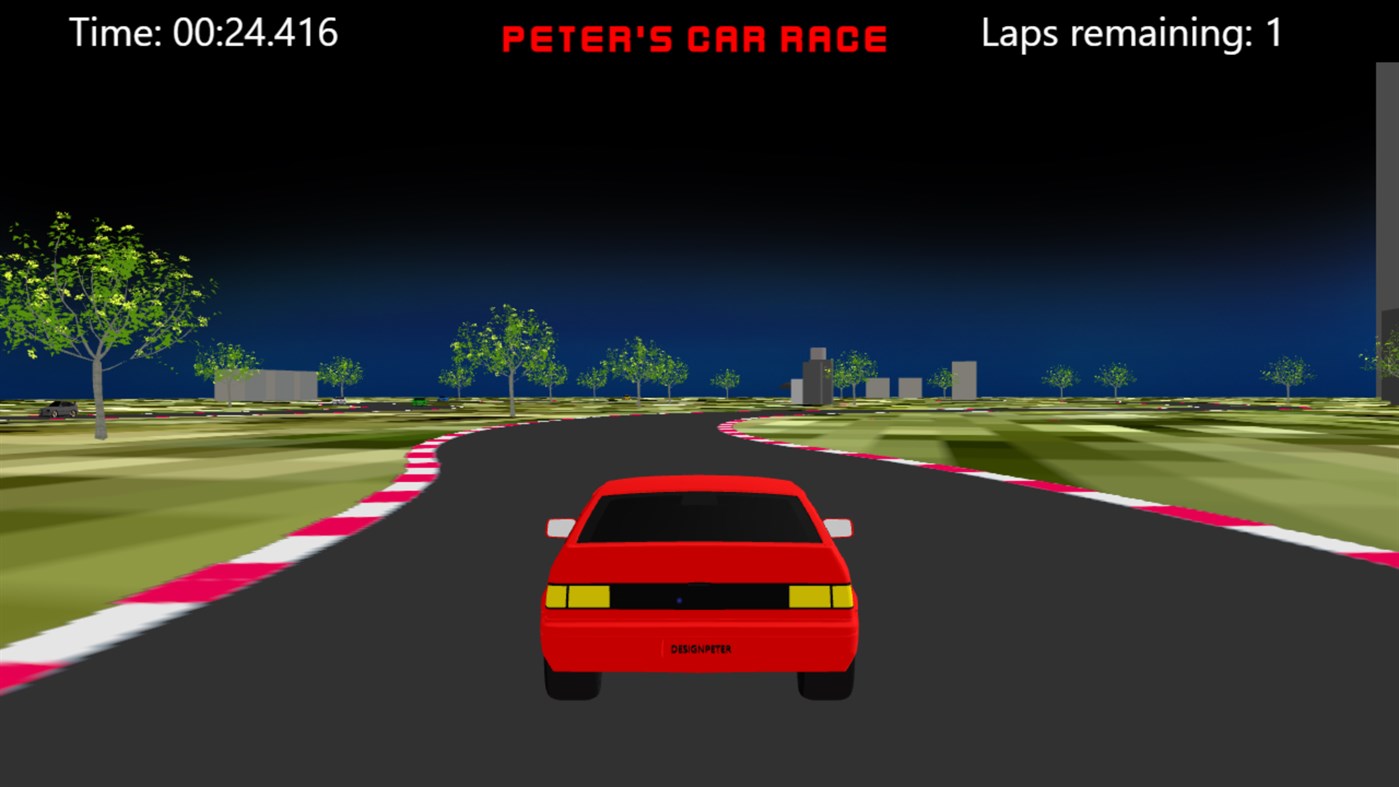Click the PETER'S CAR RACE title

click(x=695, y=36)
